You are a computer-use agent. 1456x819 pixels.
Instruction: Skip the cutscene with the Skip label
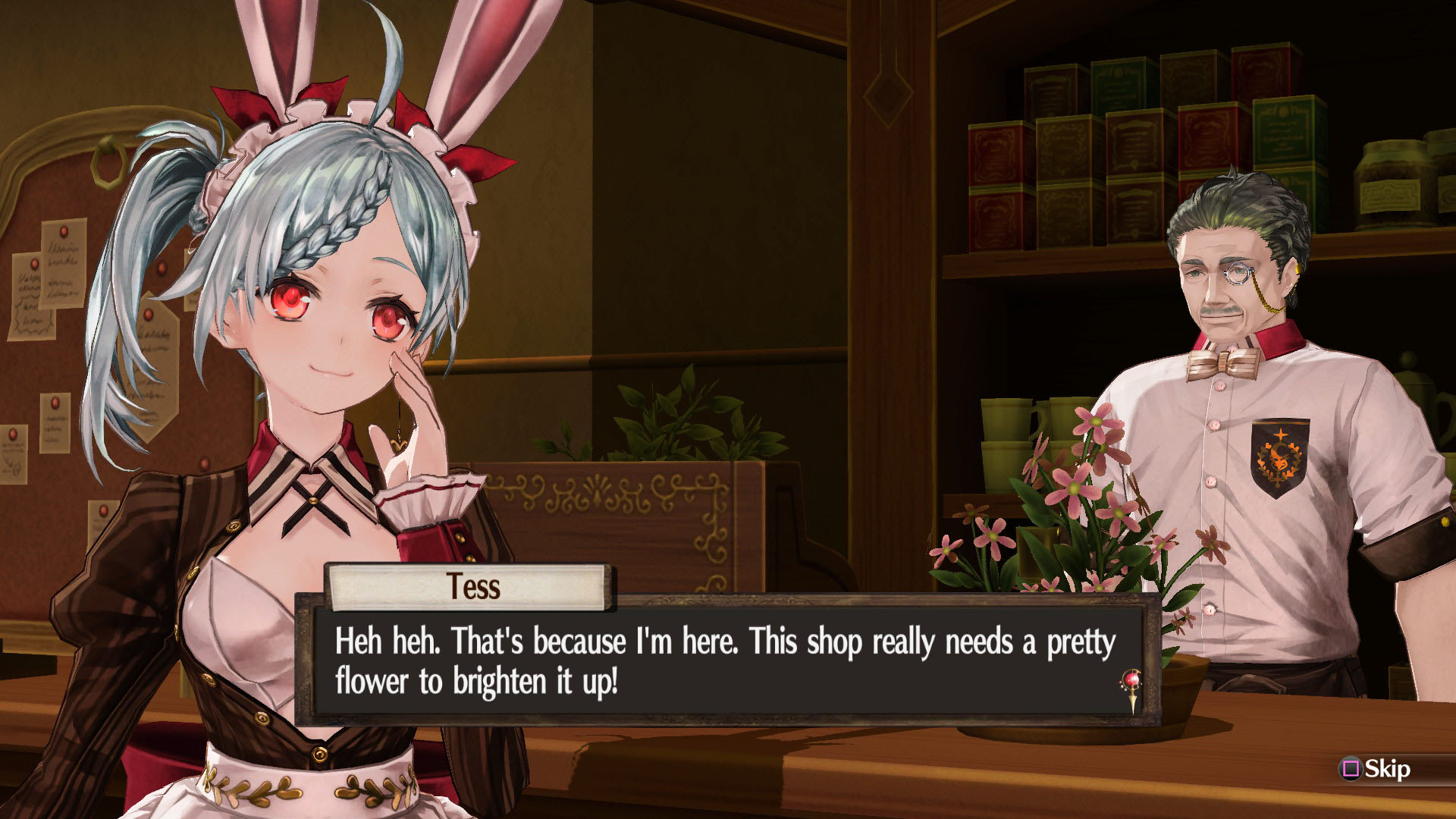tap(1377, 769)
